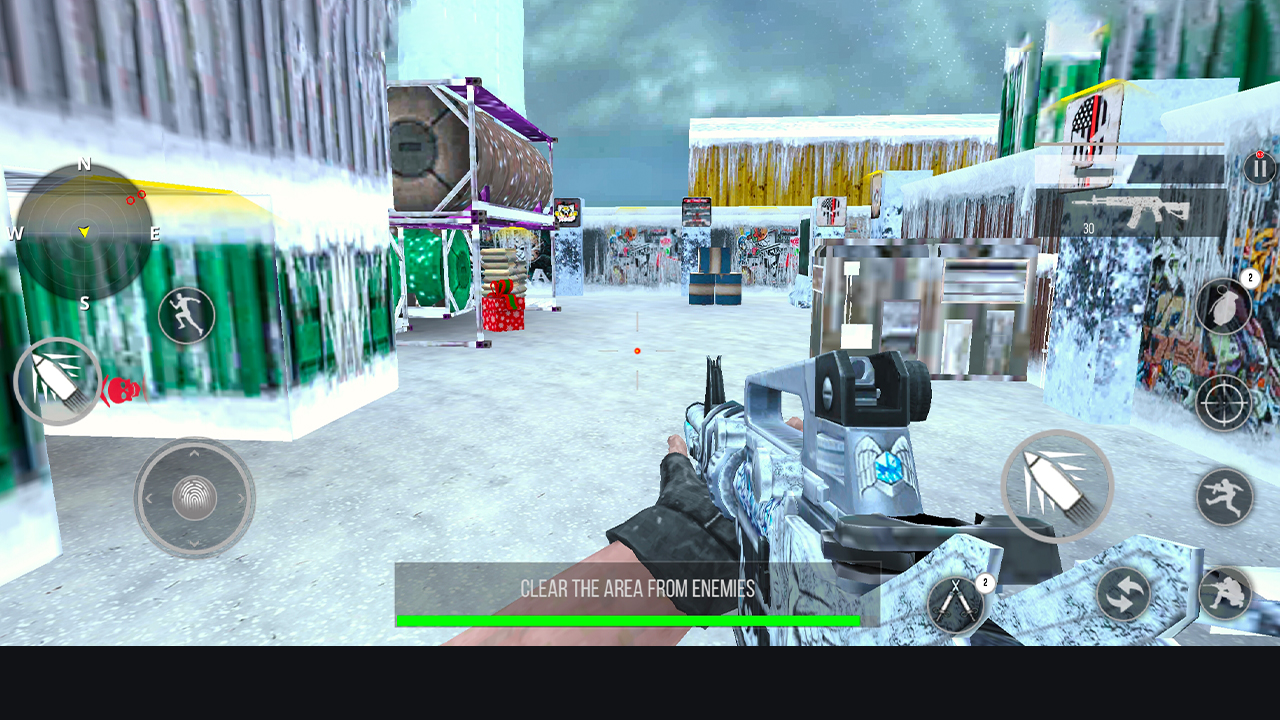This screenshot has height=720, width=1280.
Task: Tap the CLEAR THE AREA FROM ENEMIES banner
Action: pyautogui.click(x=637, y=590)
